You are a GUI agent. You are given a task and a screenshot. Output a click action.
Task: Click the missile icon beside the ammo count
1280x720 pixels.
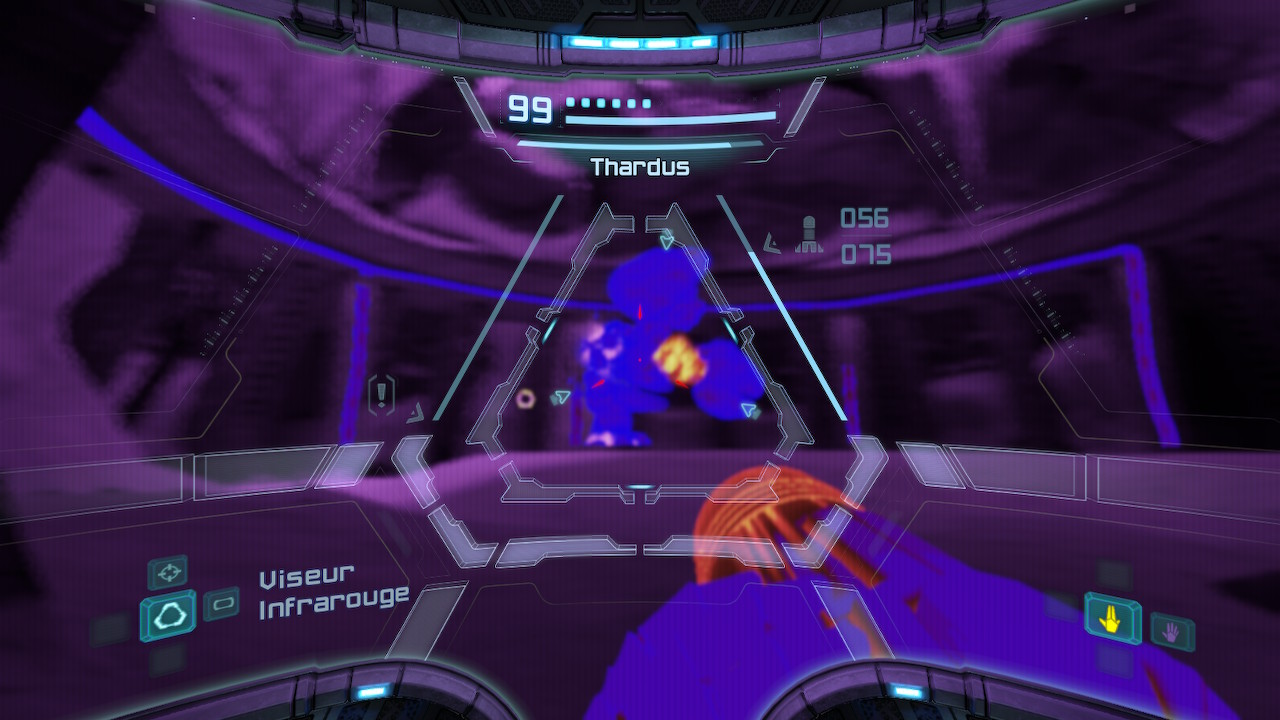click(808, 236)
